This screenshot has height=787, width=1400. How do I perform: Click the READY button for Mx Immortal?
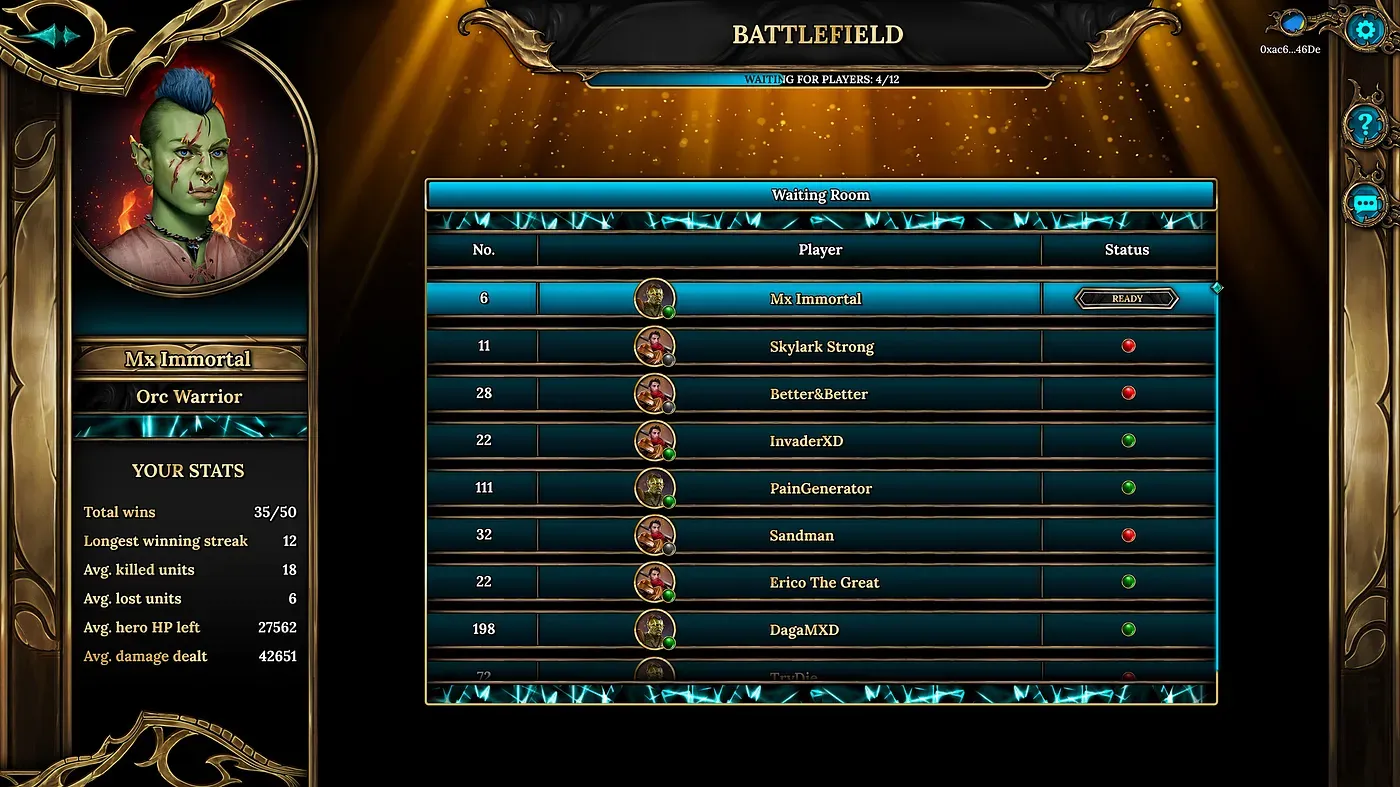click(x=1127, y=299)
